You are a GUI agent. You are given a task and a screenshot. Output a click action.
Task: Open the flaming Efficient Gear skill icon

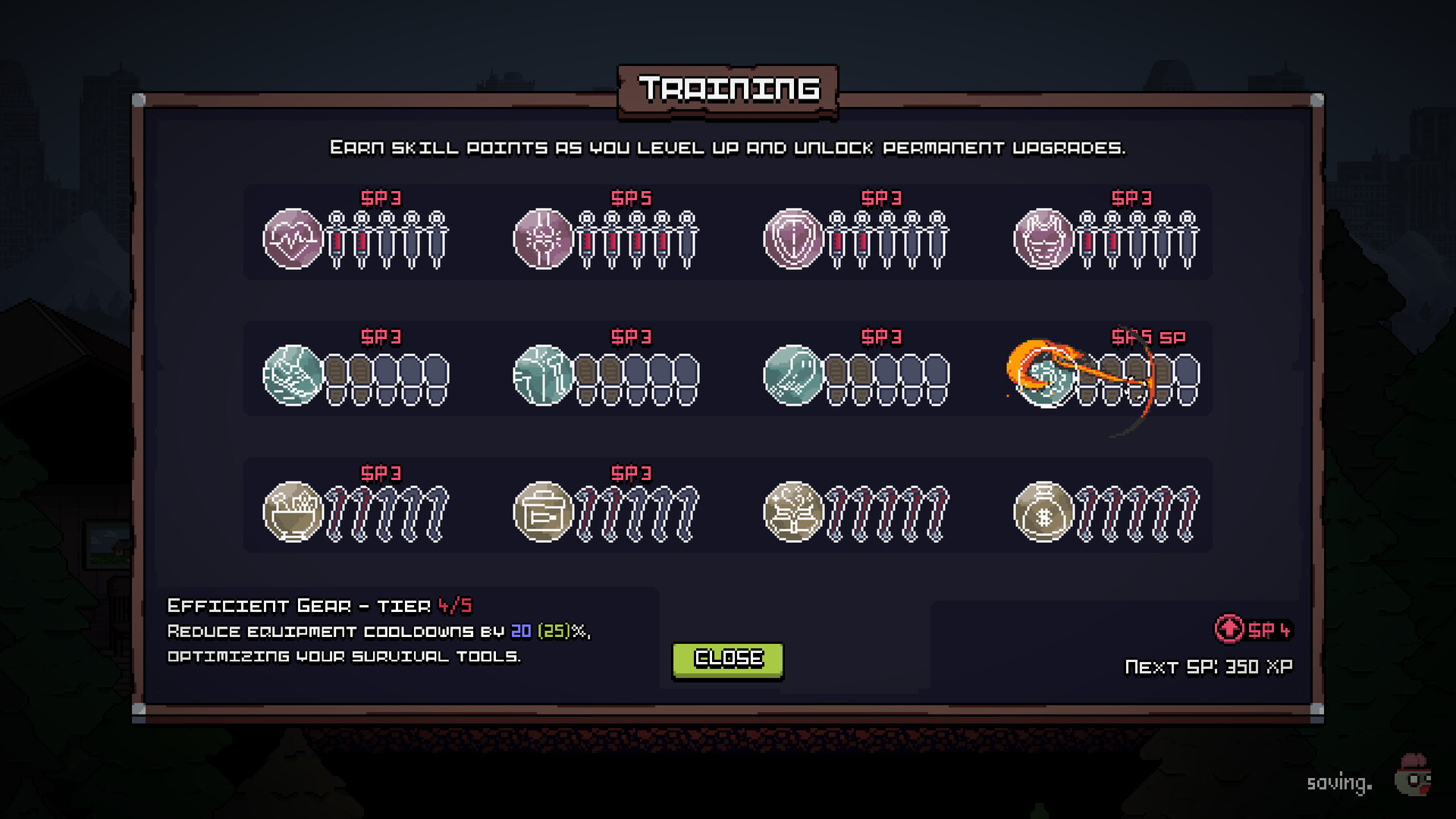(x=1046, y=375)
